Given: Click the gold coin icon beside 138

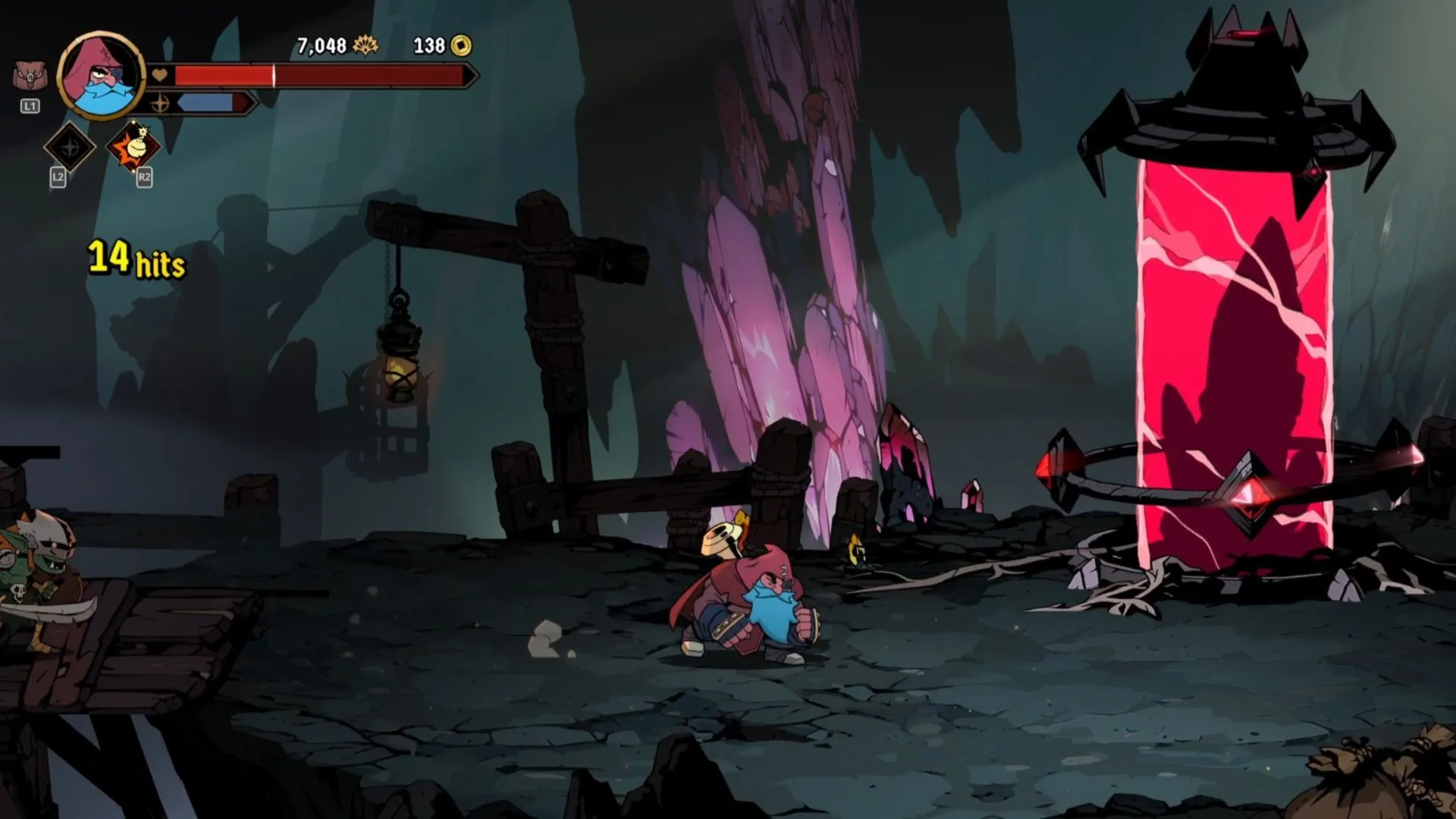Looking at the screenshot, I should point(463,47).
